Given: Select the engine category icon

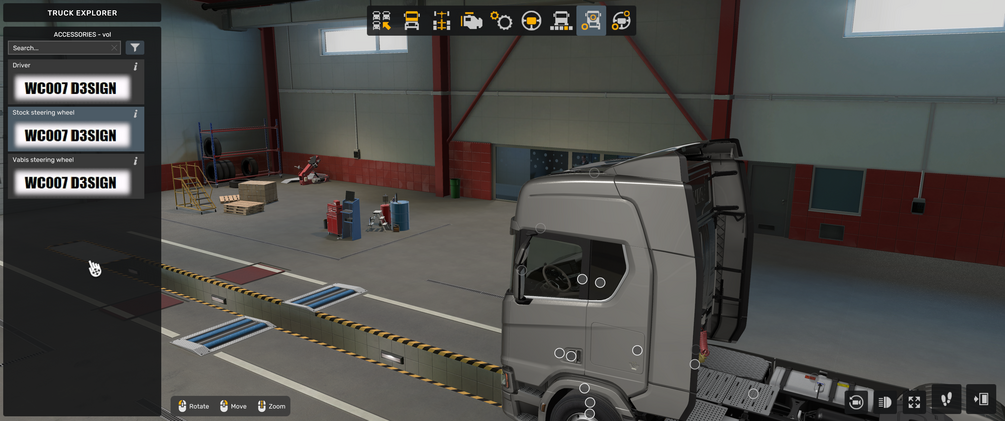Looking at the screenshot, I should (471, 21).
